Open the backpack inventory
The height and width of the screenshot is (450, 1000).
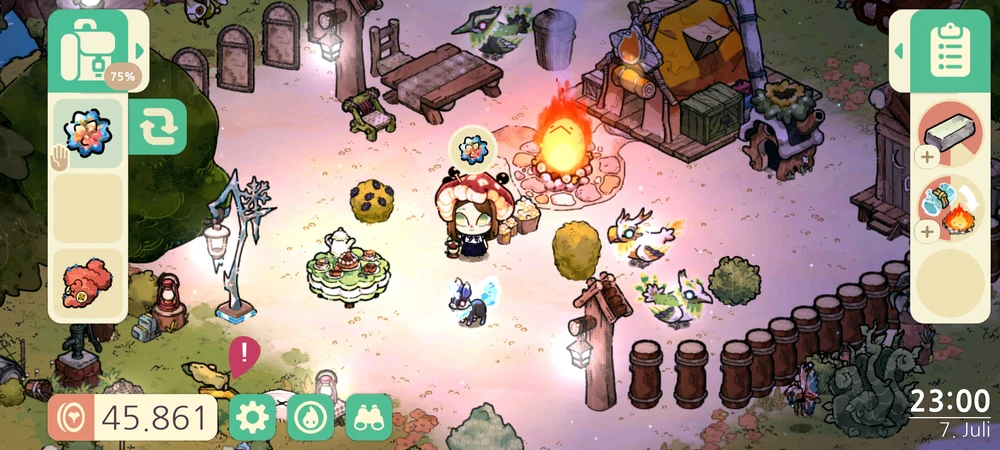click(x=87, y=49)
